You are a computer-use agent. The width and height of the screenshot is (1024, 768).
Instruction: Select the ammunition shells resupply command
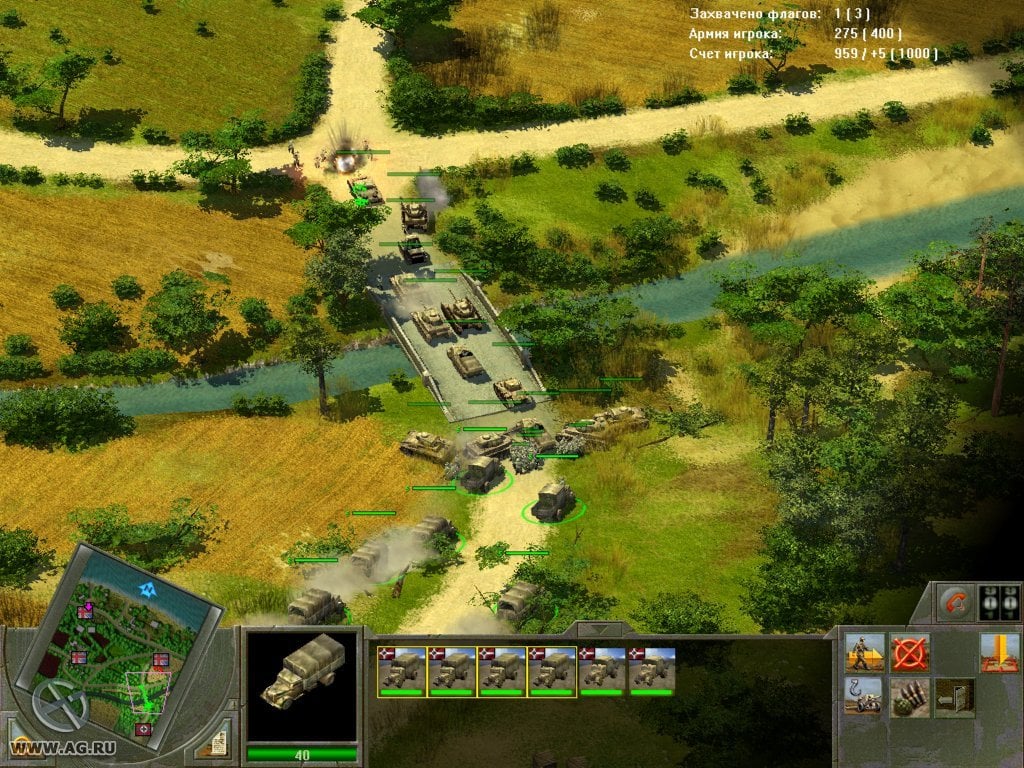[909, 697]
